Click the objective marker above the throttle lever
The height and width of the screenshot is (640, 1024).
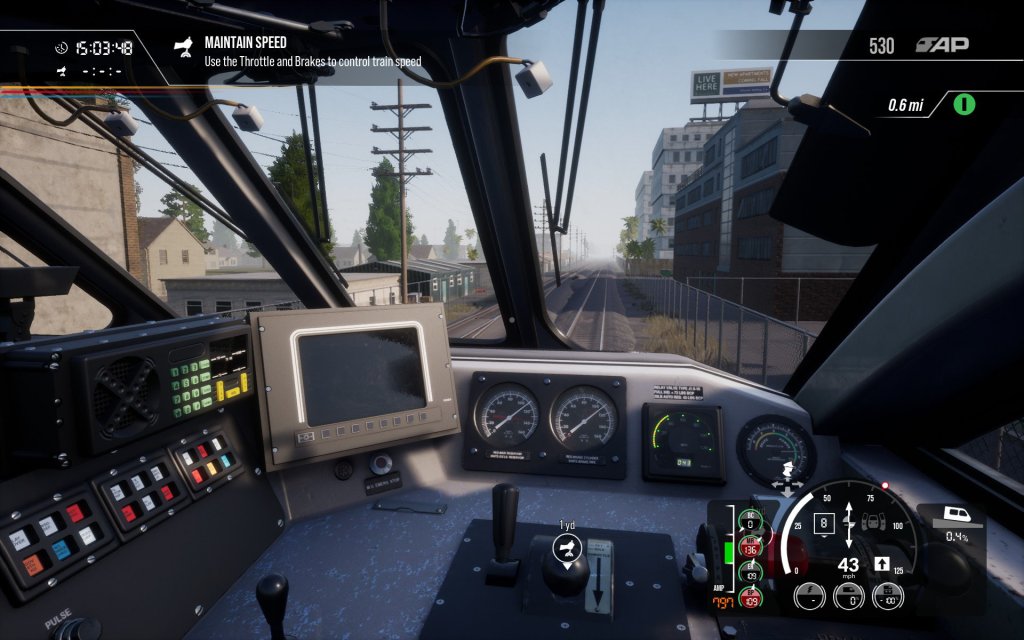coord(567,546)
